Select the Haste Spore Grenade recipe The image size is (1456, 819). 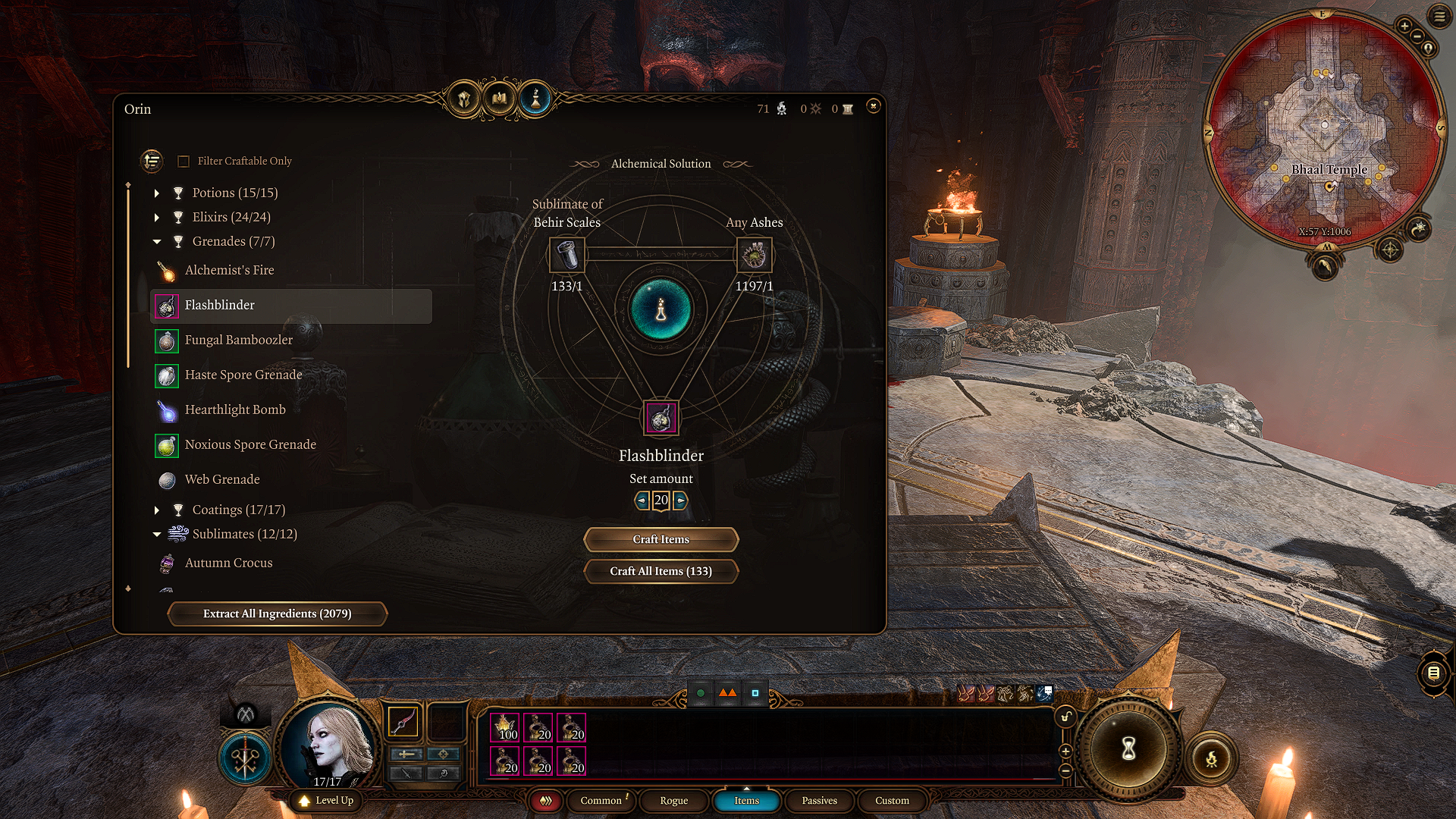(243, 375)
